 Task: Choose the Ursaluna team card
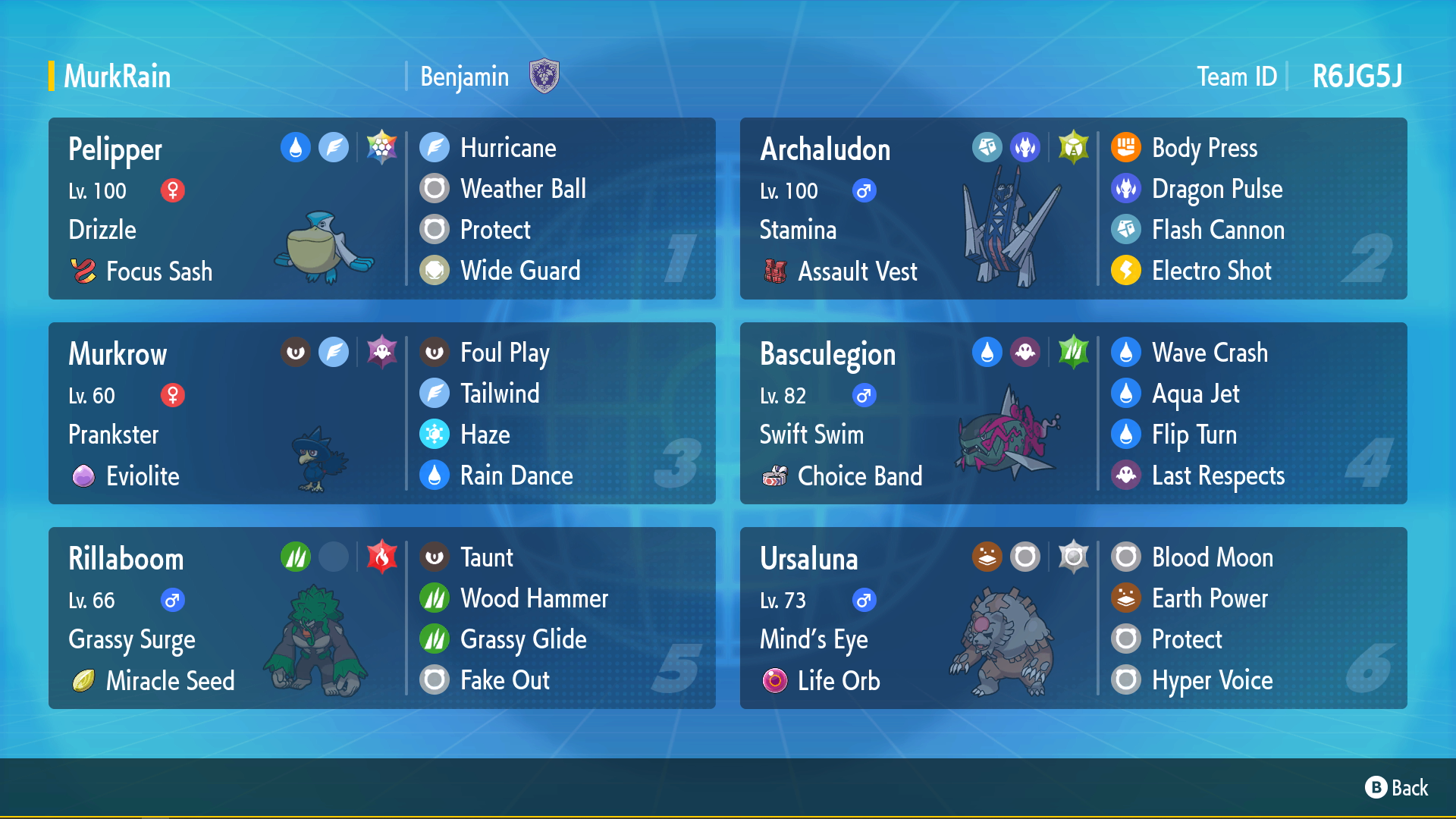(1073, 618)
